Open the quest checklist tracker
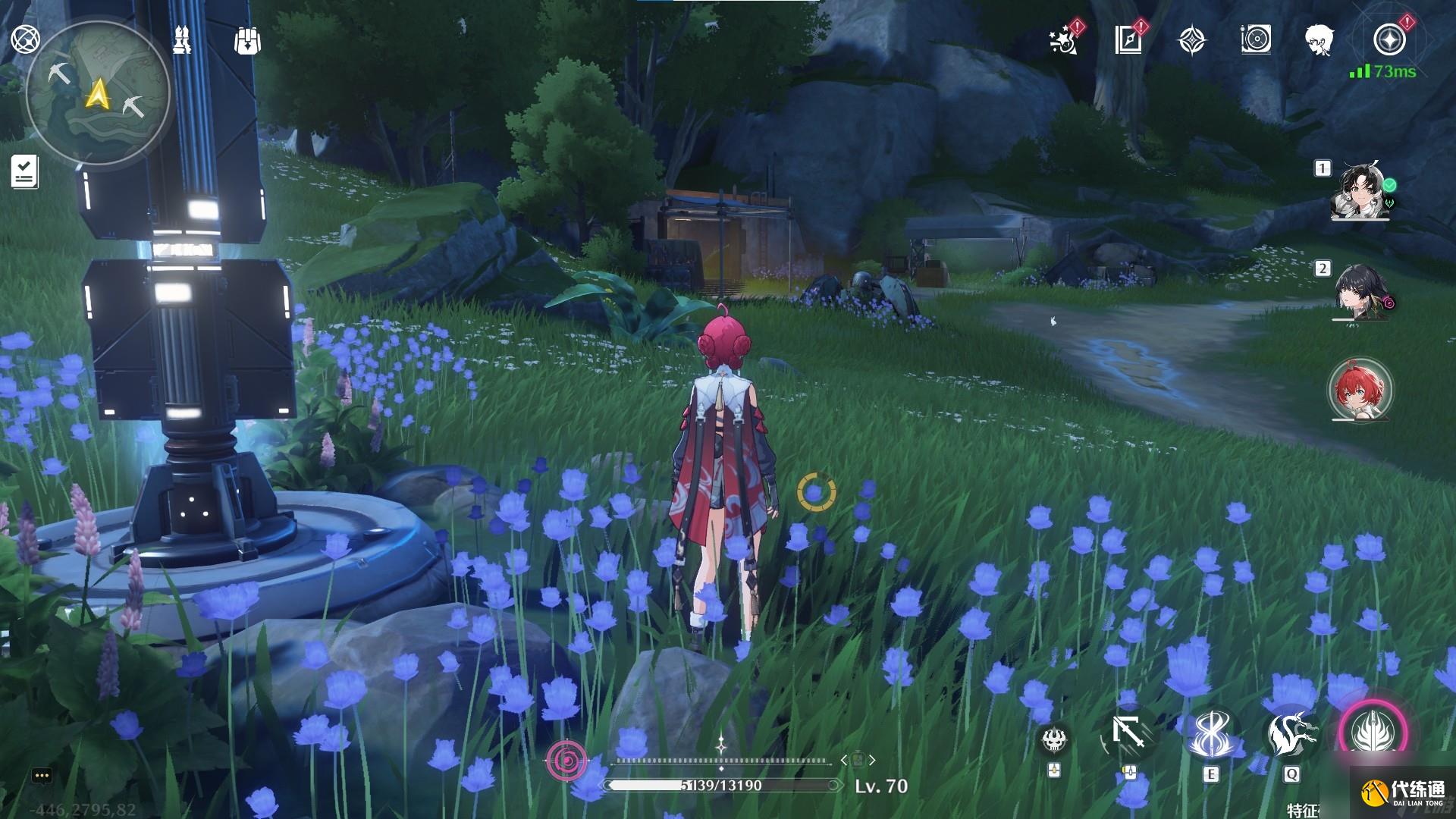The image size is (1456, 819). click(x=25, y=171)
